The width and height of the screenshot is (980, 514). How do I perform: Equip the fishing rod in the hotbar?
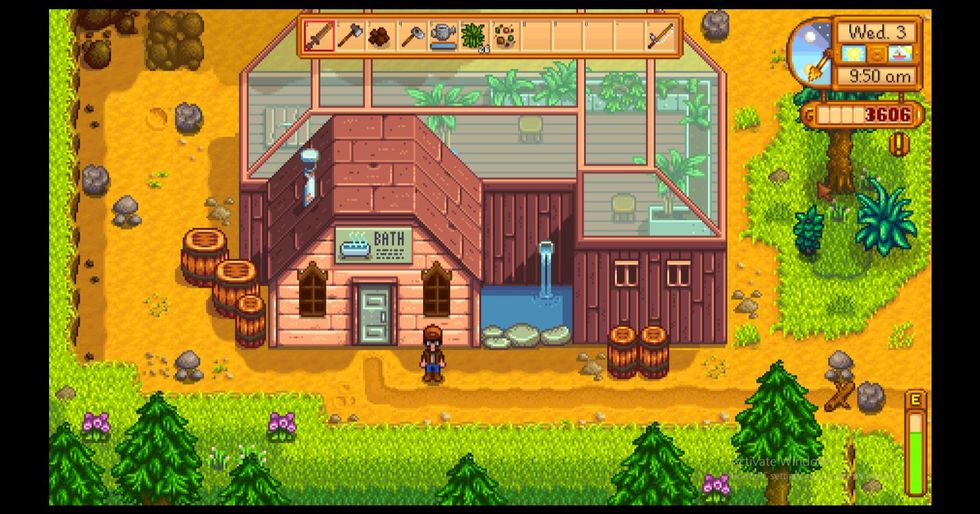(659, 37)
